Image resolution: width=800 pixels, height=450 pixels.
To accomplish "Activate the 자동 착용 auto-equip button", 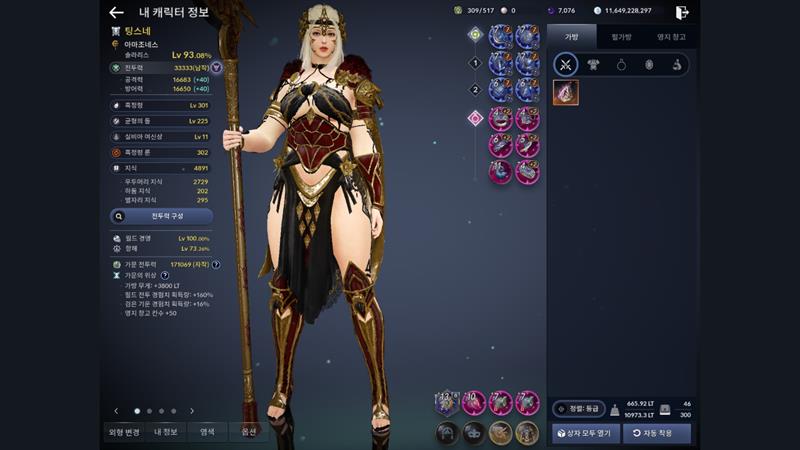I will (x=656, y=433).
